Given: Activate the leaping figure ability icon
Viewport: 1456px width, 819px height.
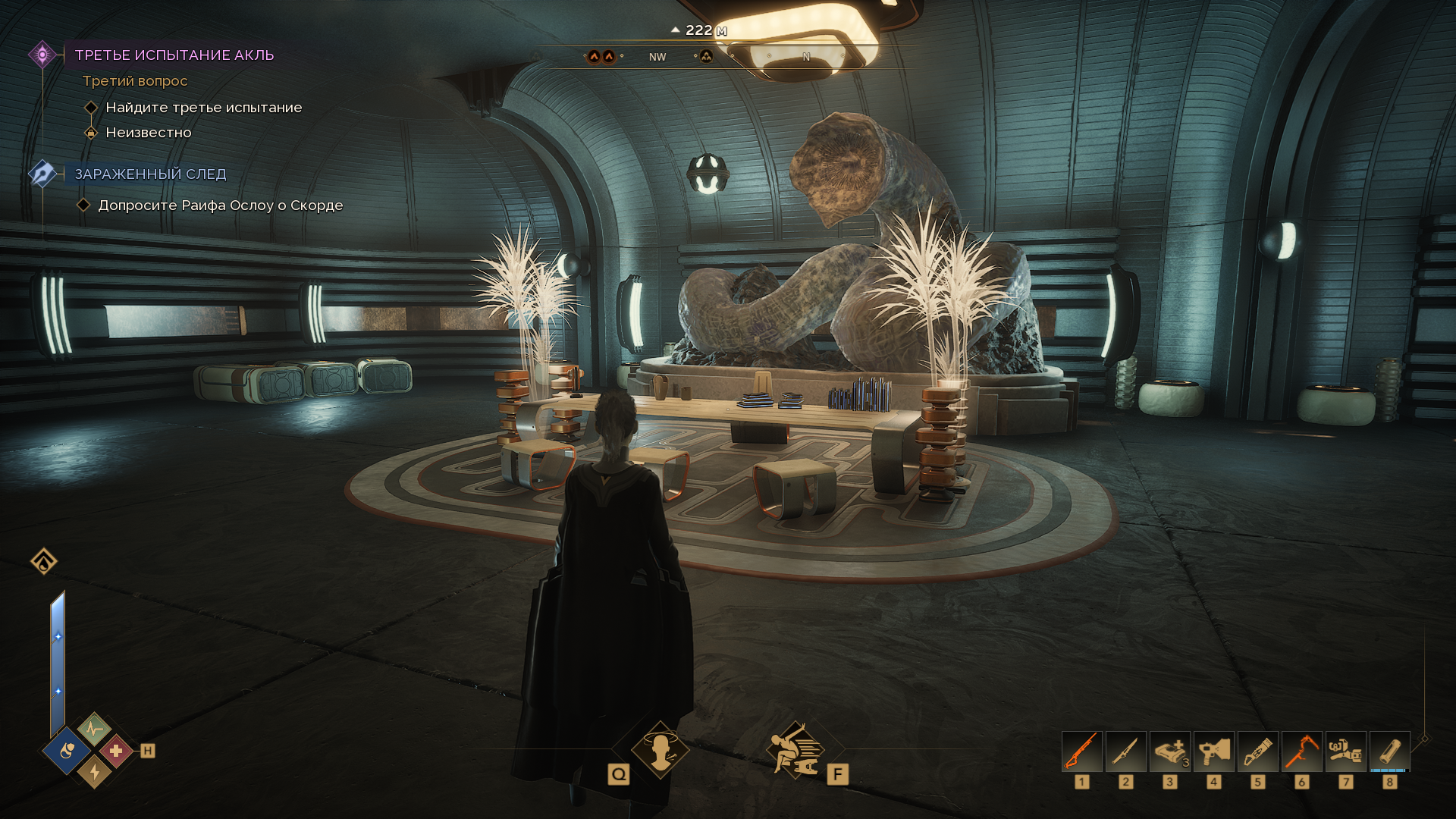Looking at the screenshot, I should [794, 749].
